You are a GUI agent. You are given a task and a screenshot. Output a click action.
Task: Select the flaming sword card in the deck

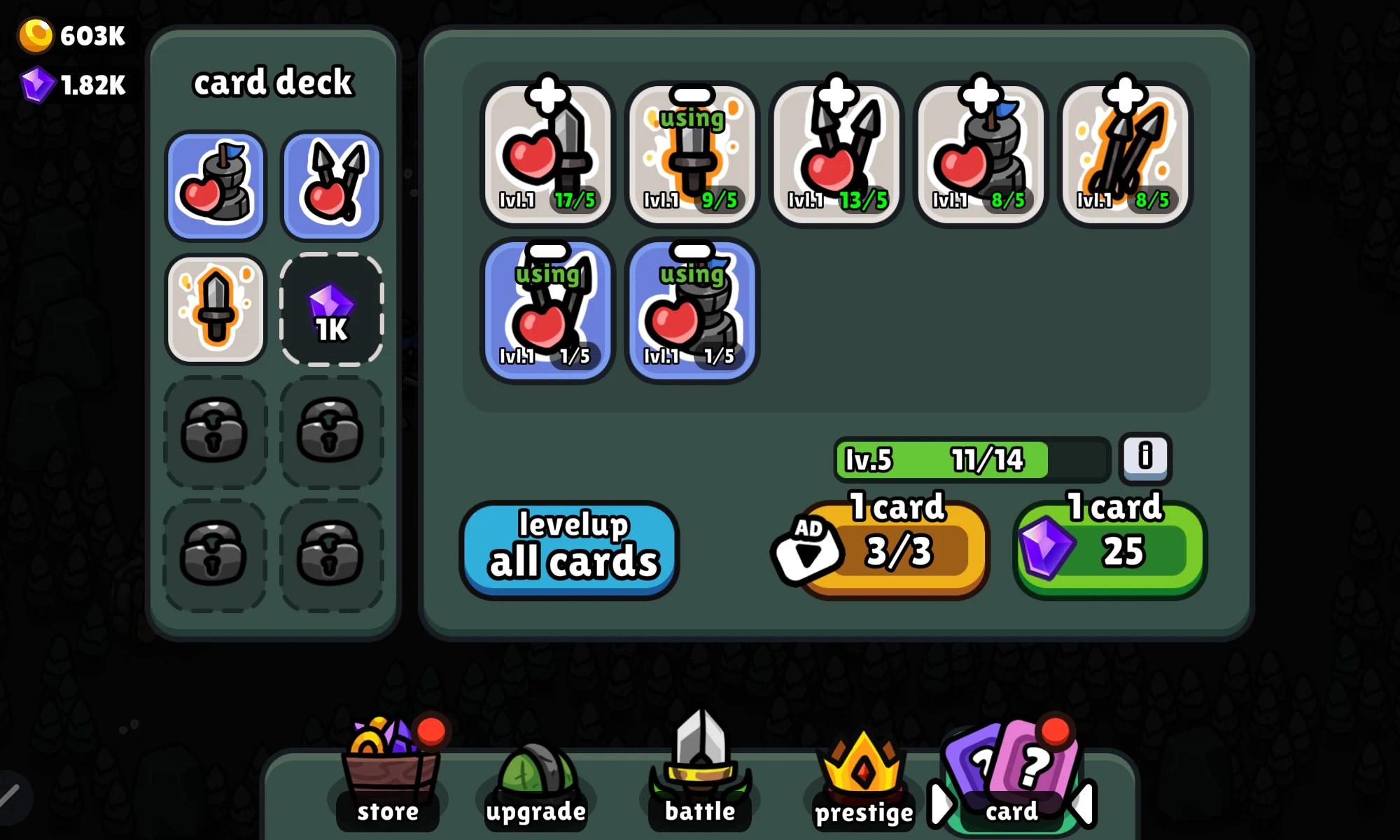tap(216, 310)
